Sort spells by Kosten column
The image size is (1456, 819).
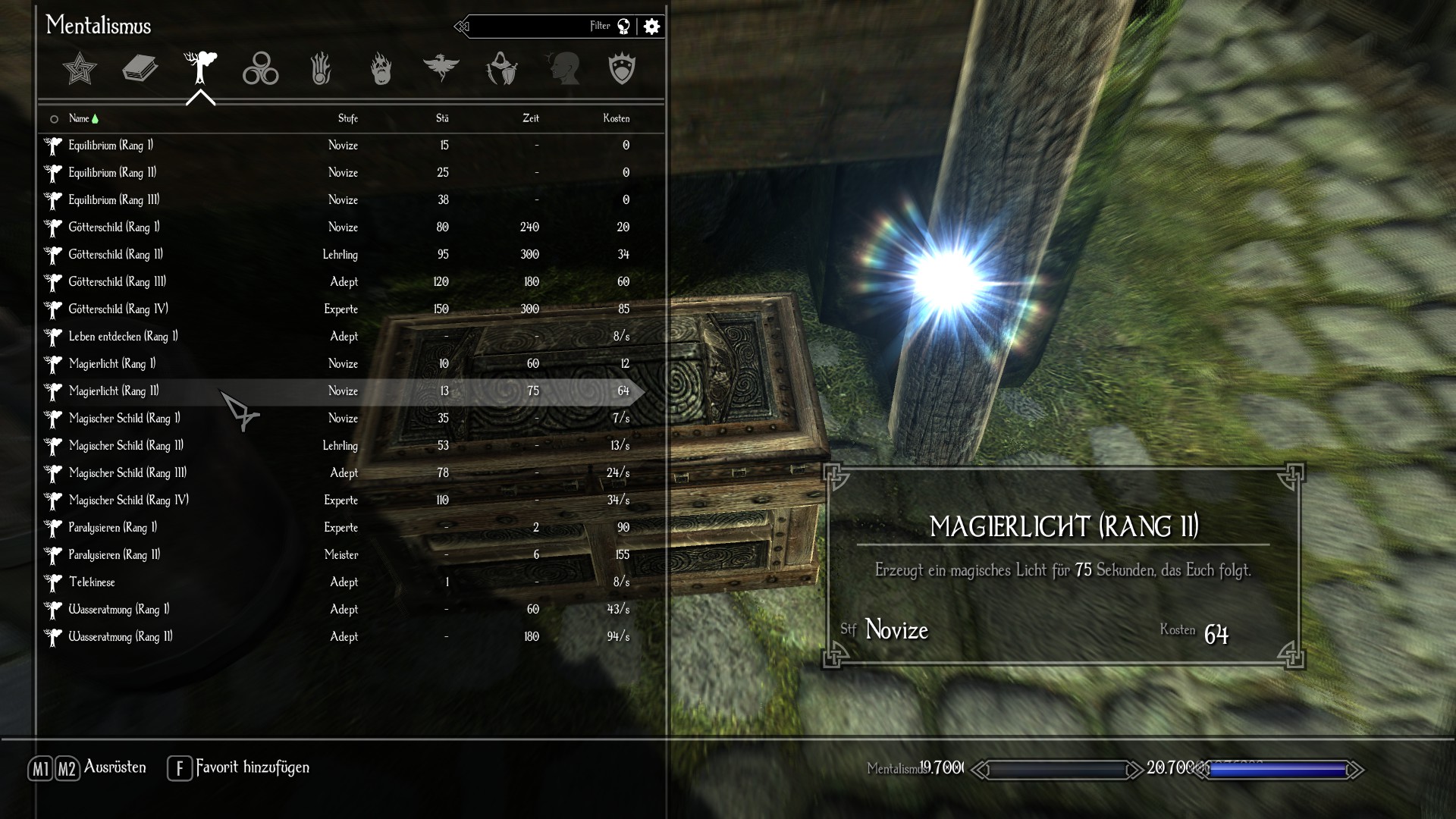pos(616,118)
